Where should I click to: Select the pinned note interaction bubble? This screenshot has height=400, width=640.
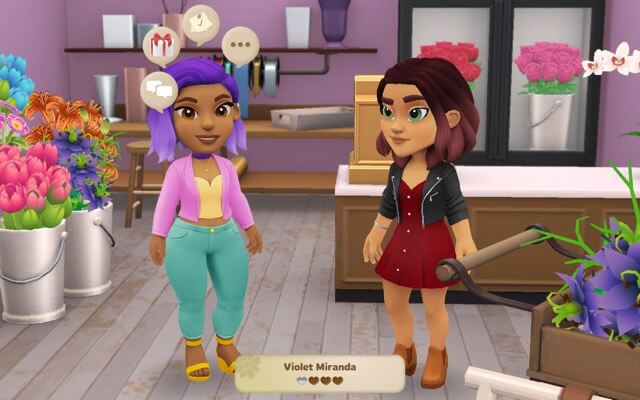[201, 23]
